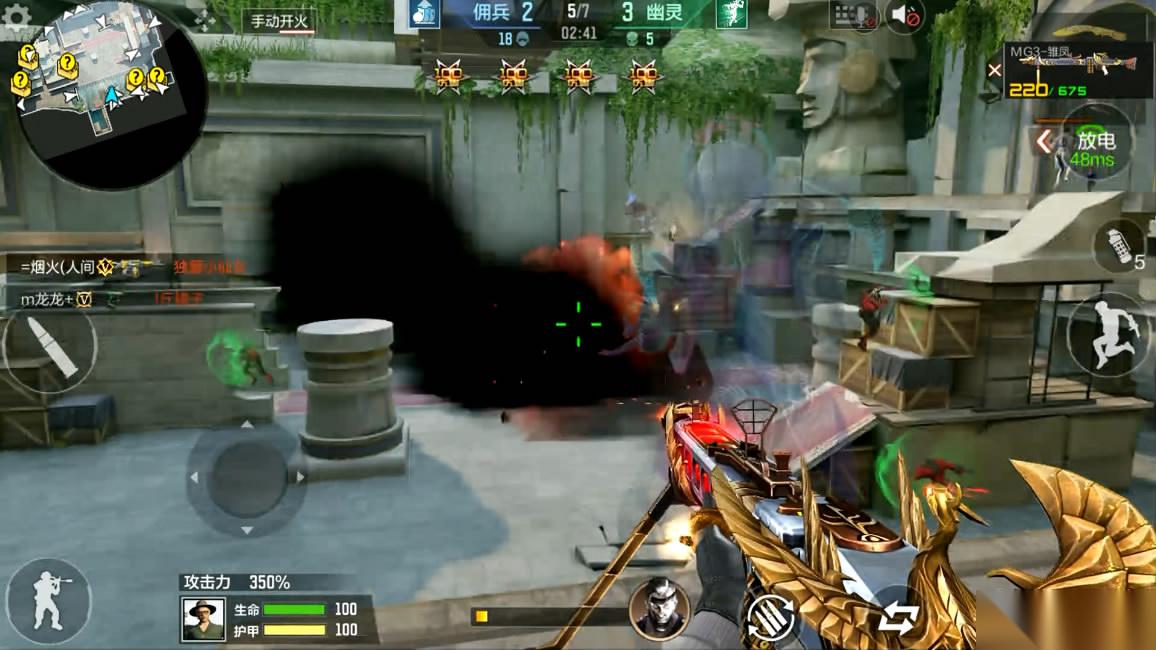Switch weapons with the swap arrows
The image size is (1156, 650).
point(898,619)
